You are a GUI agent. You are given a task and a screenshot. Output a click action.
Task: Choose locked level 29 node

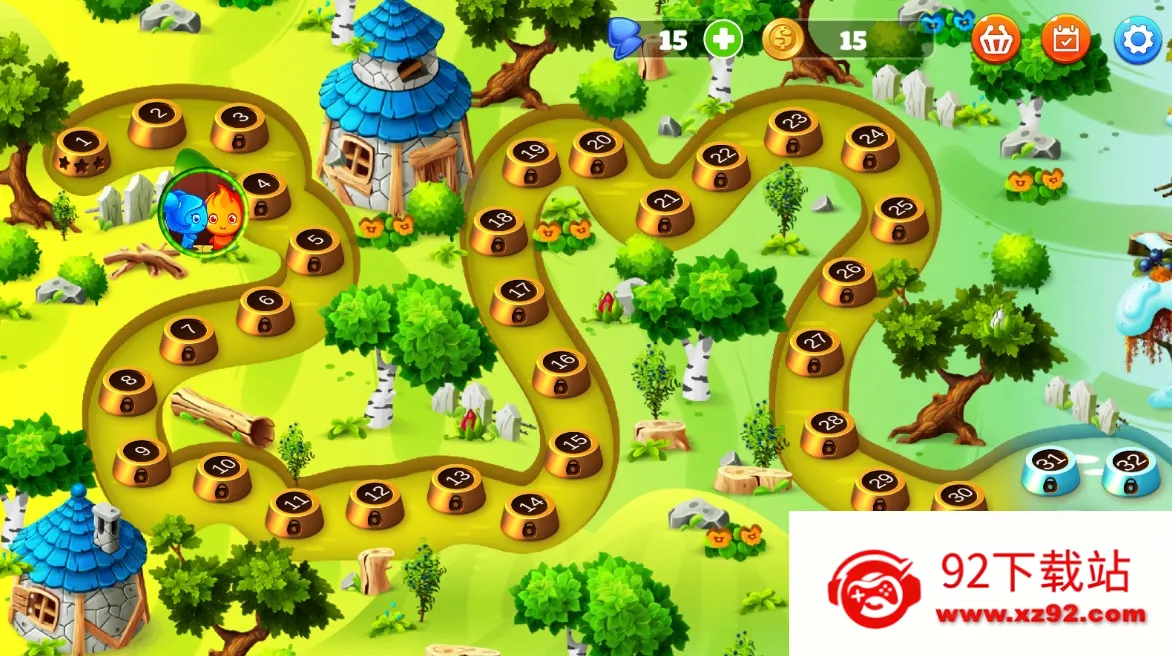(880, 488)
